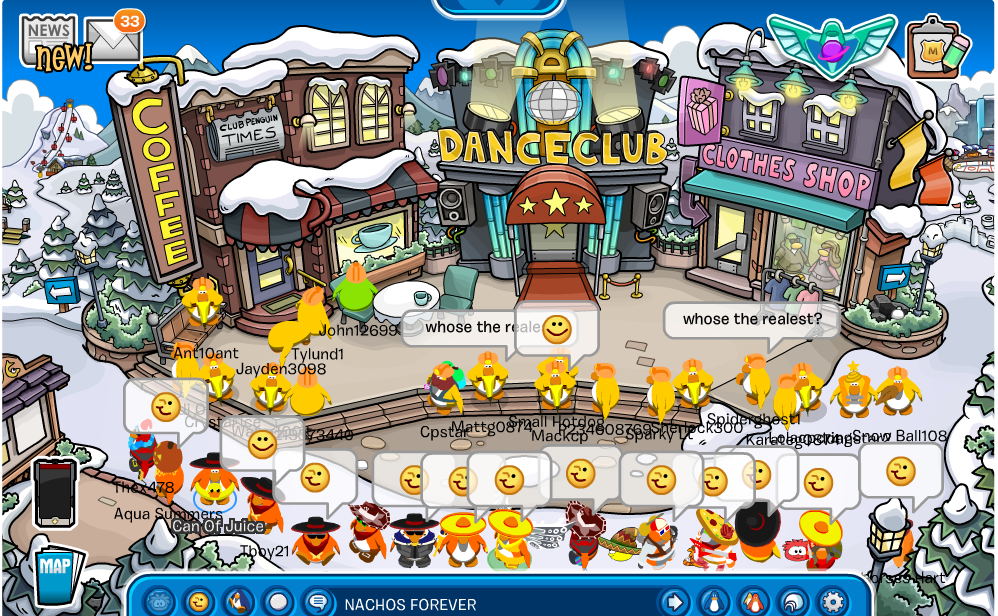This screenshot has height=616, width=998.
Task: Open the settings gear
Action: pyautogui.click(x=832, y=602)
